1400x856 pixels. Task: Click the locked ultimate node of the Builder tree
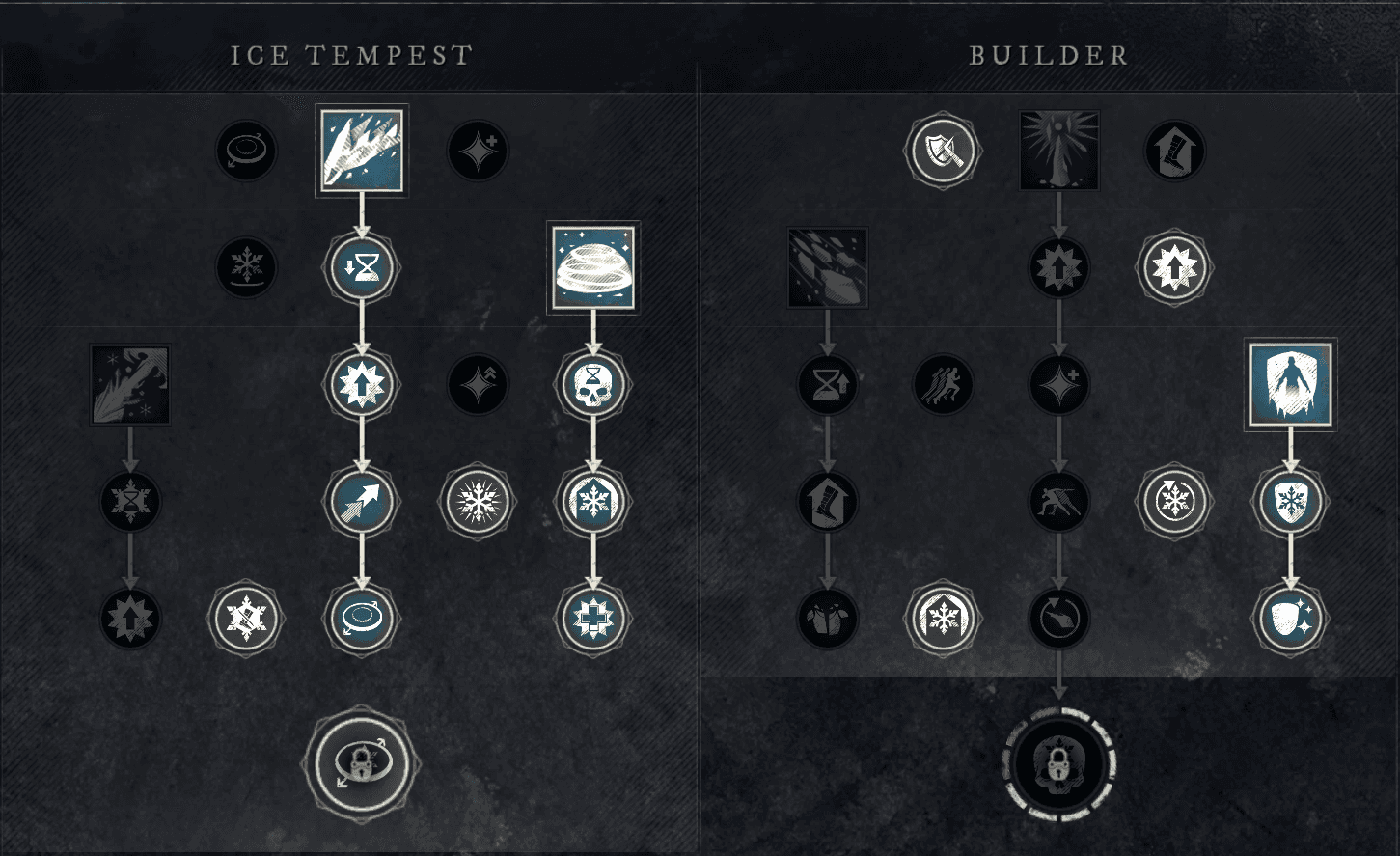1058,764
